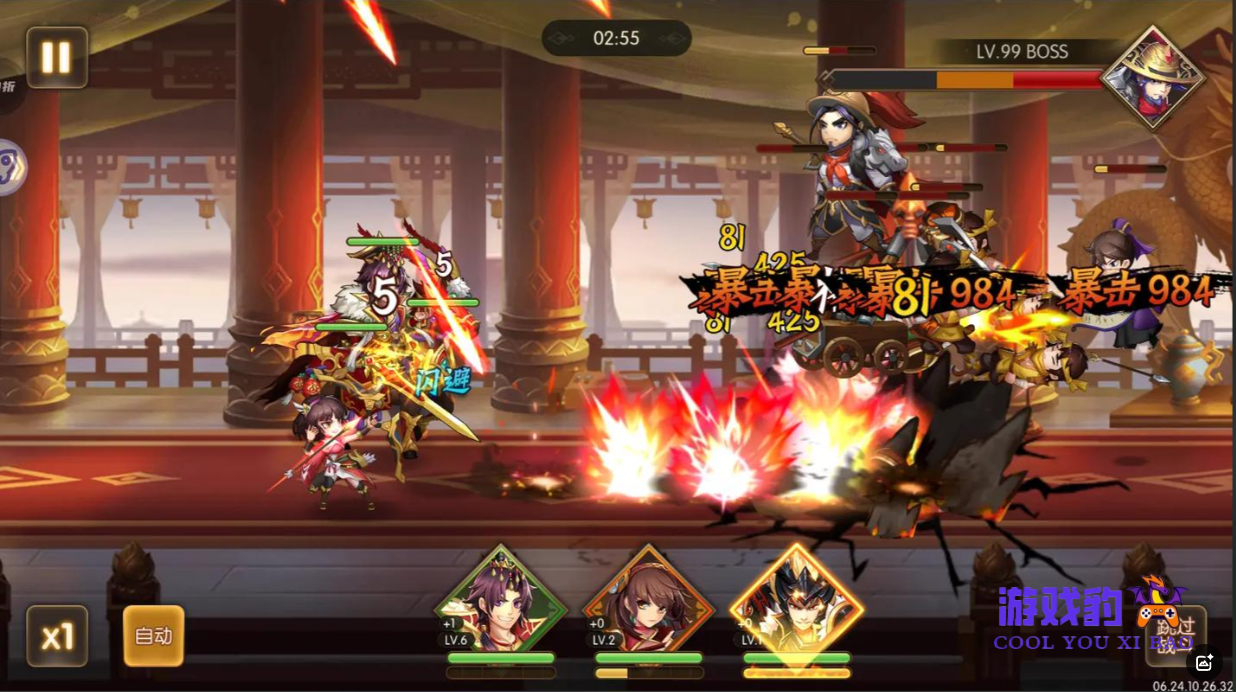This screenshot has height=692, width=1236.
Task: Click the screenshot capture overlay button
Action: click(1204, 662)
